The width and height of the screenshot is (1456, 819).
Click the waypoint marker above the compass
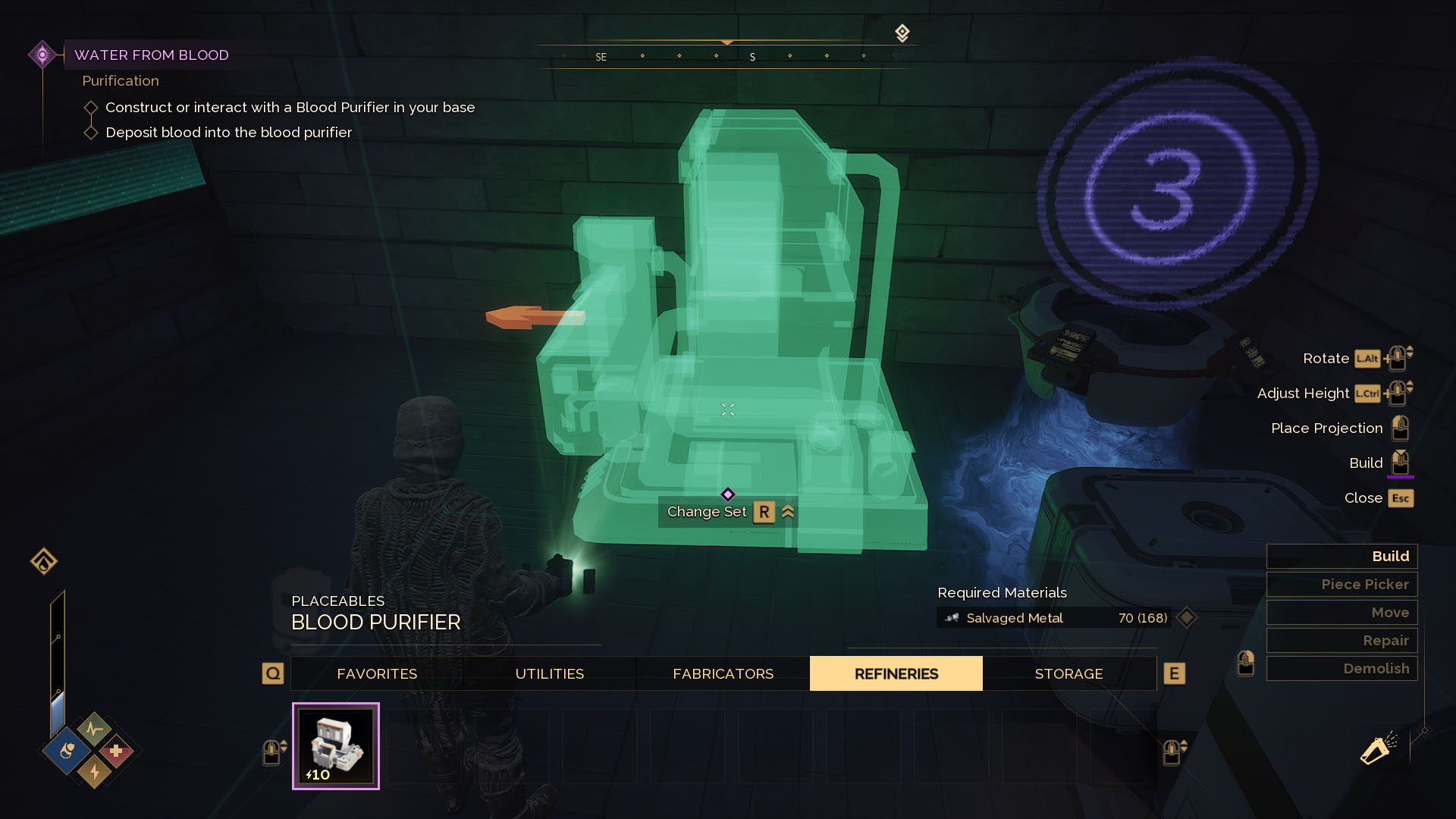(x=902, y=32)
